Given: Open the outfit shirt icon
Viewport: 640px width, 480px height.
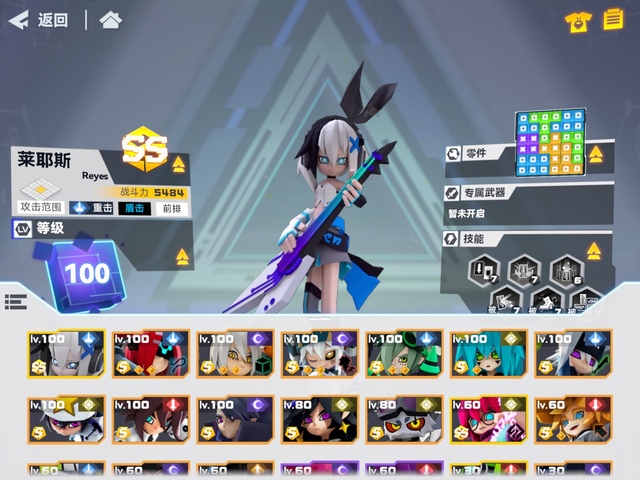Looking at the screenshot, I should coord(576,20).
